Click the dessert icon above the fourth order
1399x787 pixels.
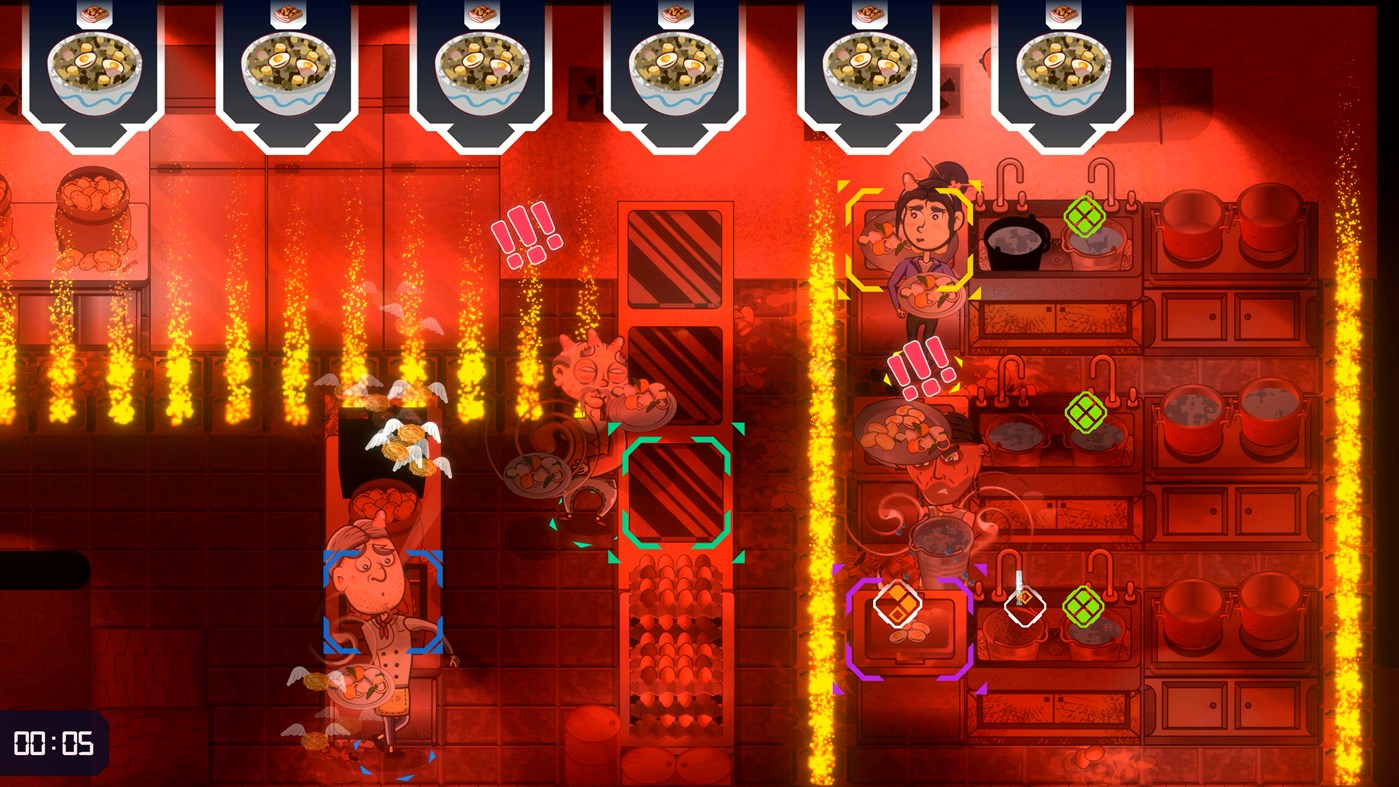(x=678, y=12)
